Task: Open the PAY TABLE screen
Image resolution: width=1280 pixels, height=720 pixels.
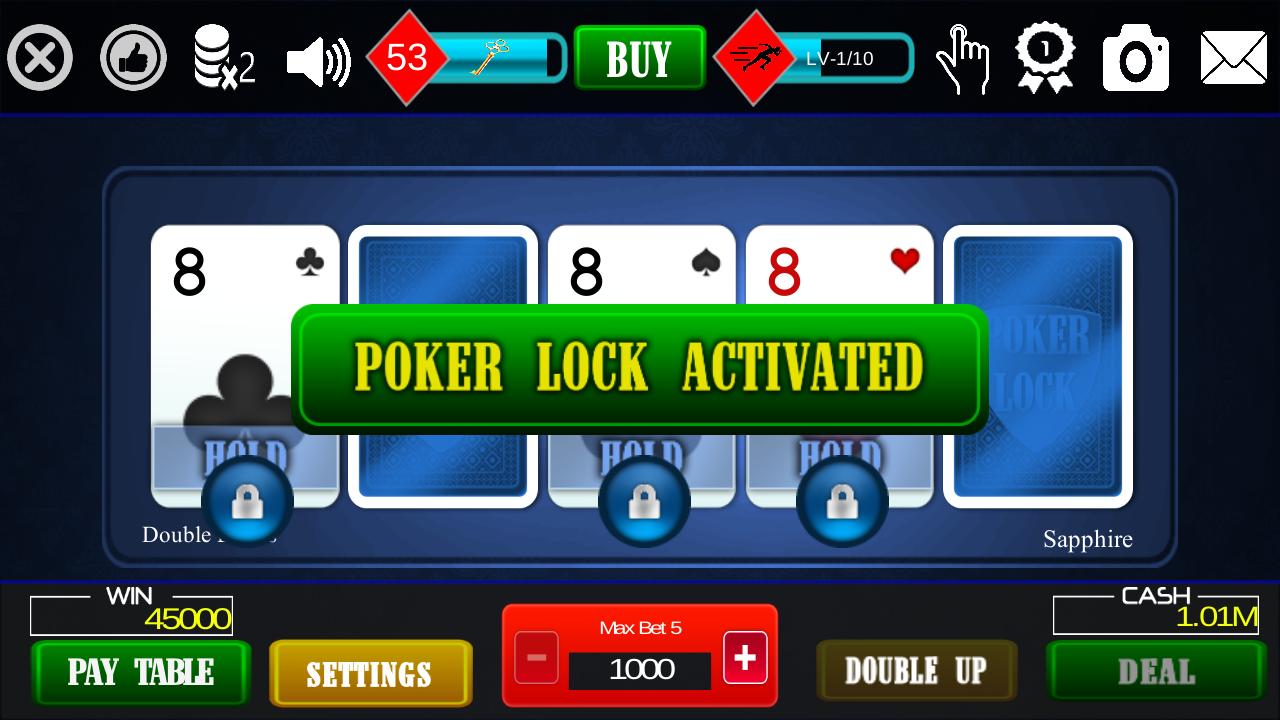Action: point(140,672)
